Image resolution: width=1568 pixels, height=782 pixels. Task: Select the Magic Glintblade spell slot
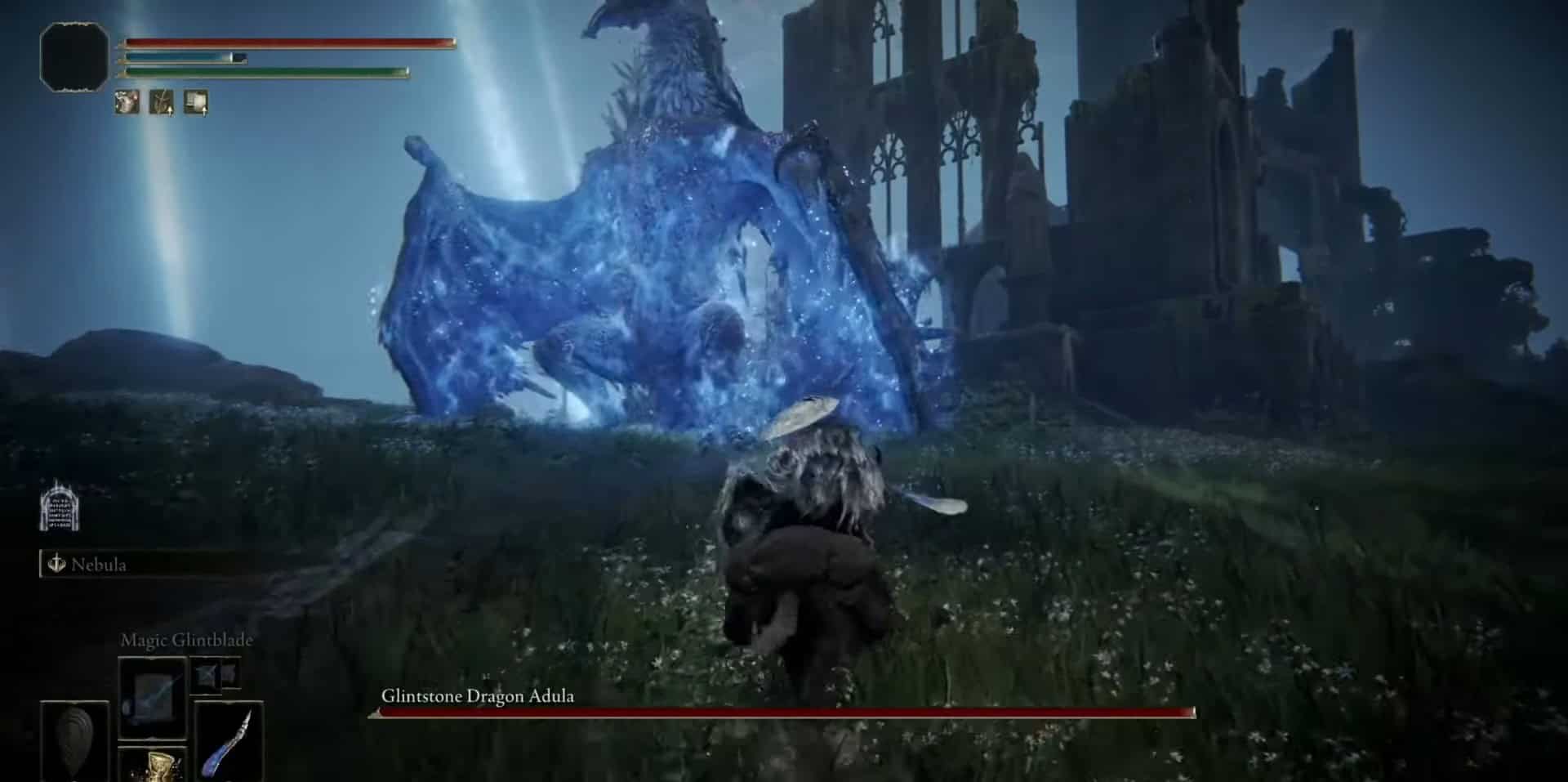[152, 697]
